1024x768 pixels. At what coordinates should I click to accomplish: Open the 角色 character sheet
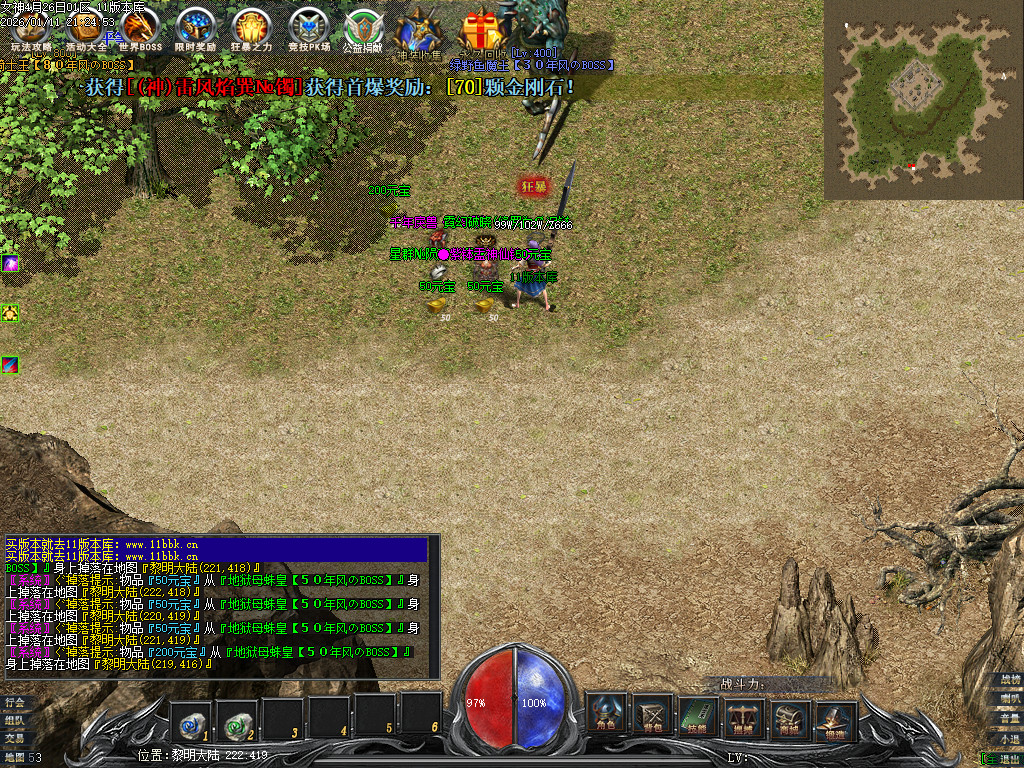[606, 714]
